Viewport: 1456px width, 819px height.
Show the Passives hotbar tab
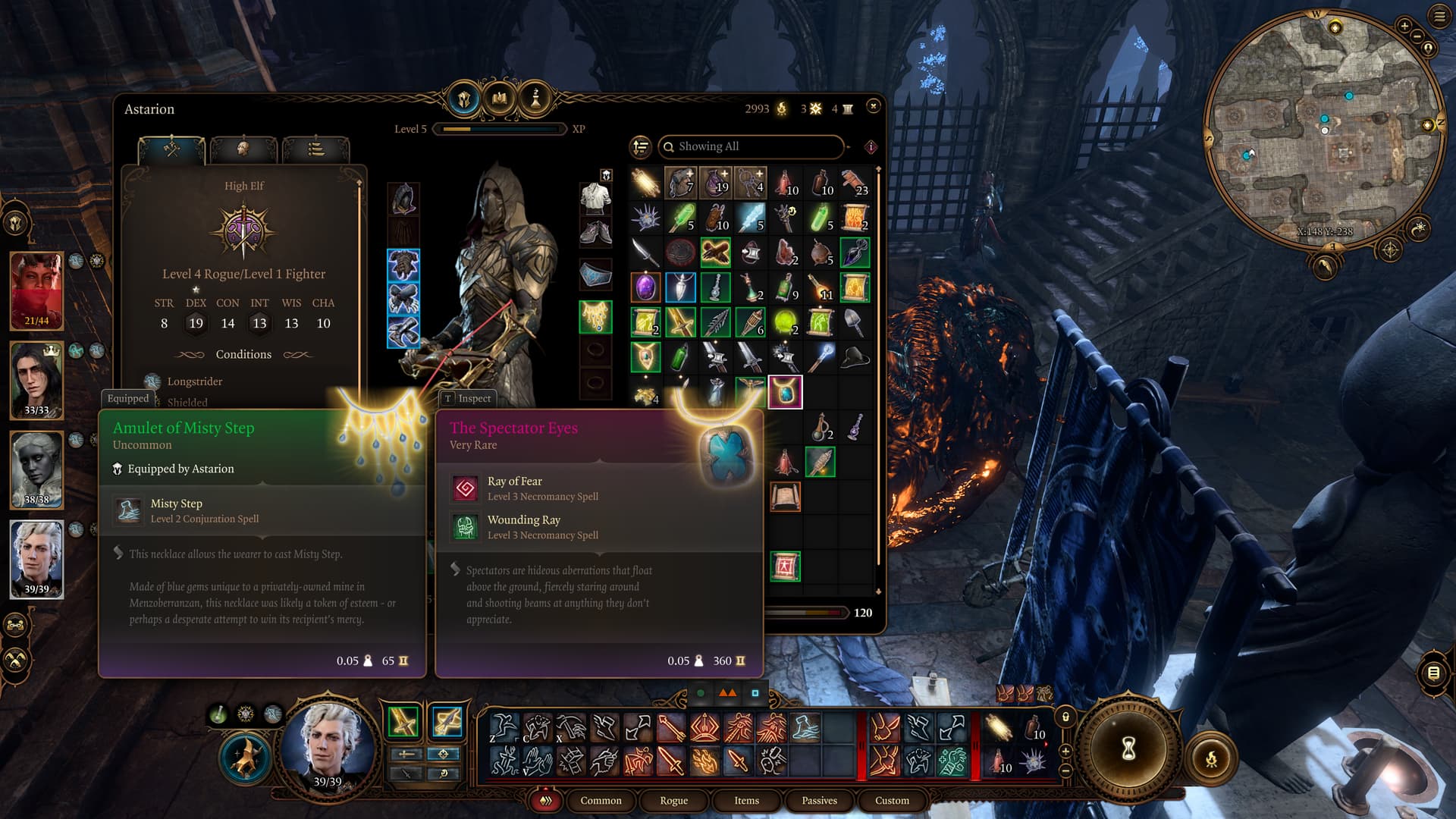pyautogui.click(x=819, y=801)
